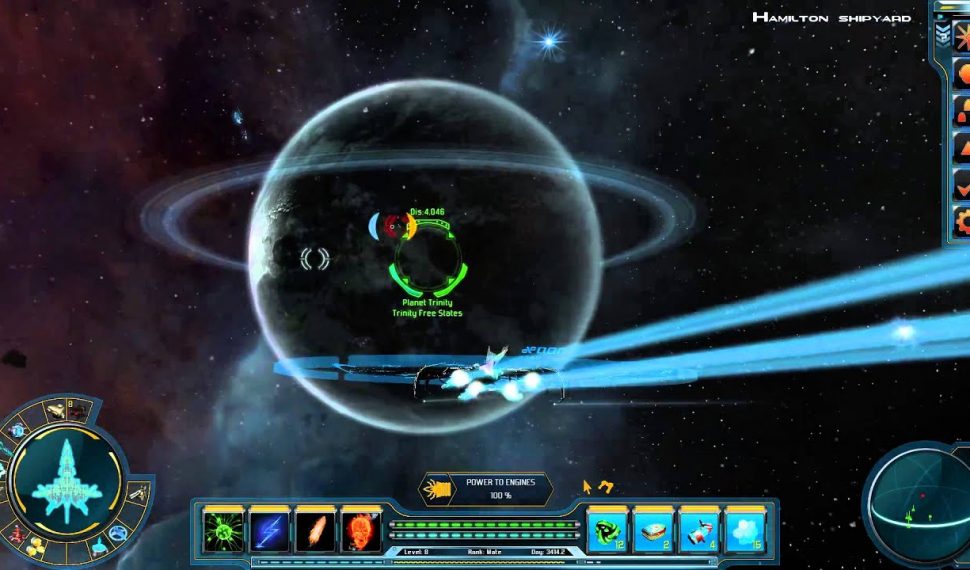Use the orange flame streak ability
Viewport: 970px width, 570px height.
tap(316, 529)
